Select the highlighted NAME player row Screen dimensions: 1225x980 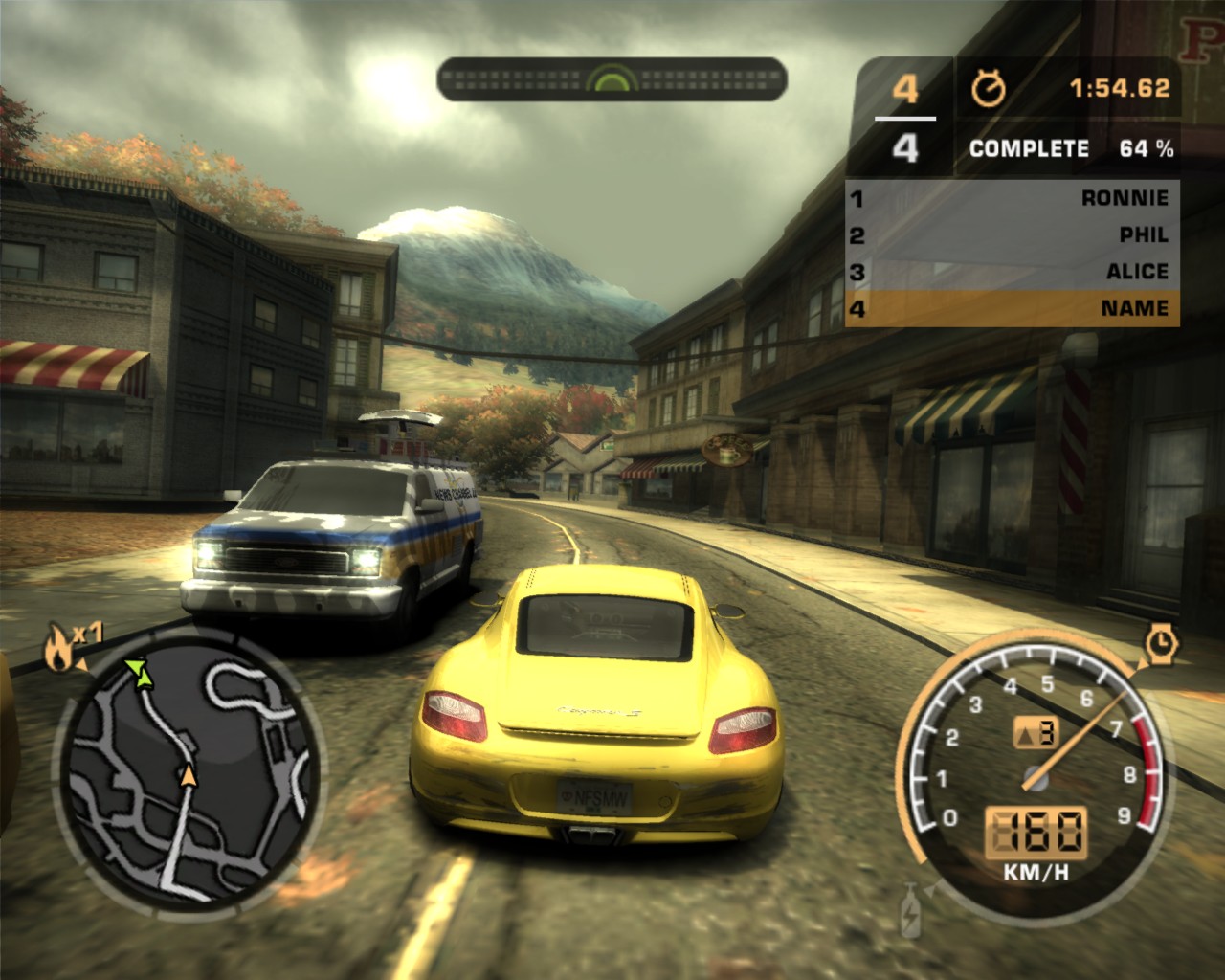pyautogui.click(x=1012, y=308)
